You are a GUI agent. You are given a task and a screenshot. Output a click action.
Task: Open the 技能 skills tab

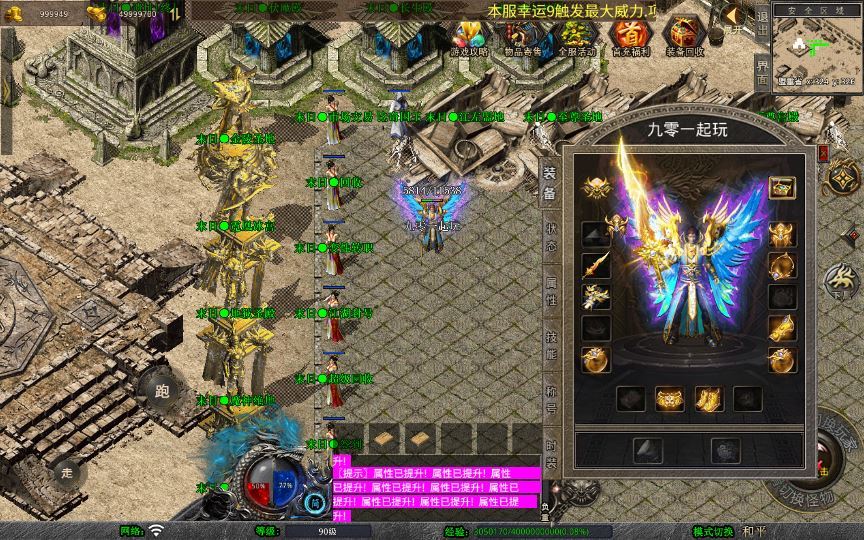(550, 344)
